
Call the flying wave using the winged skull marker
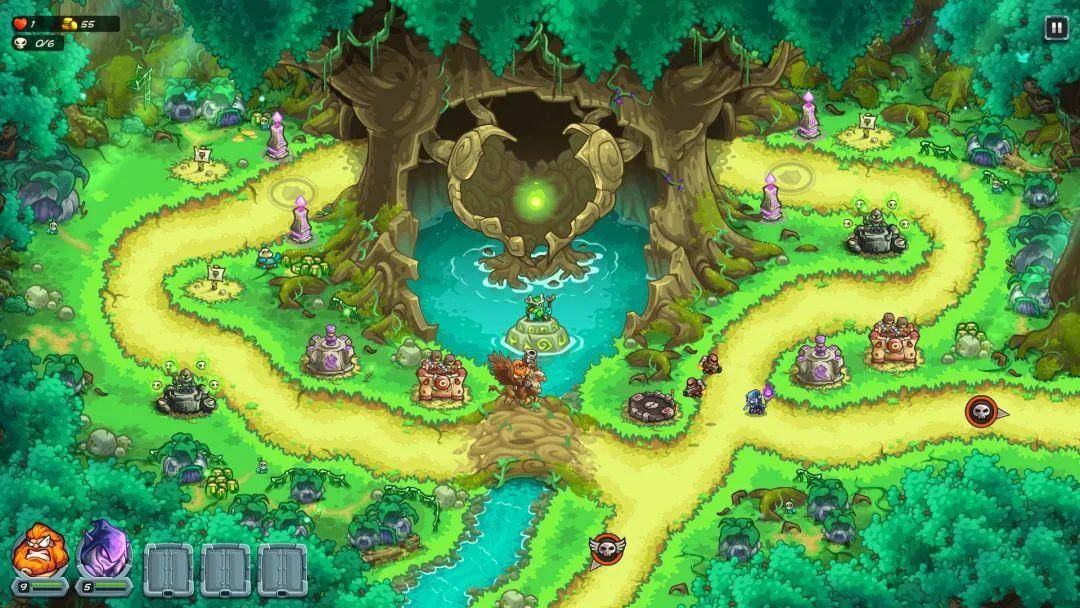pyautogui.click(x=607, y=548)
